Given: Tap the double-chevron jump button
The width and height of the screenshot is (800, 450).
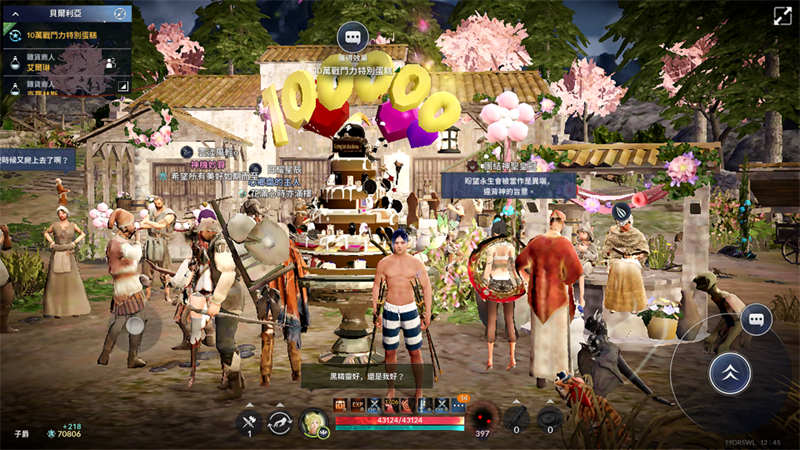Looking at the screenshot, I should (729, 373).
